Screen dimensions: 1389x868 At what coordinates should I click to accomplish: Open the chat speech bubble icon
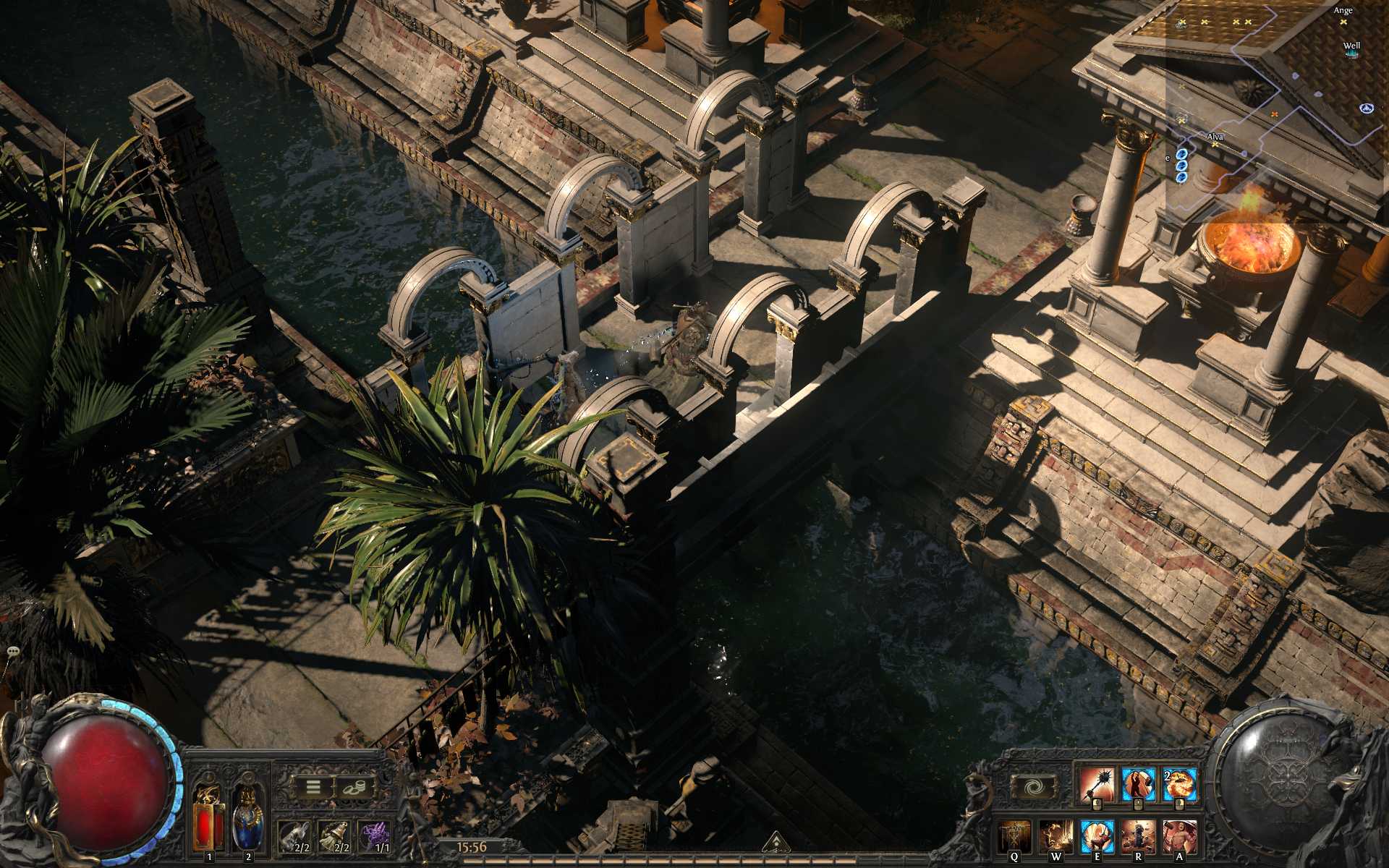(13, 652)
